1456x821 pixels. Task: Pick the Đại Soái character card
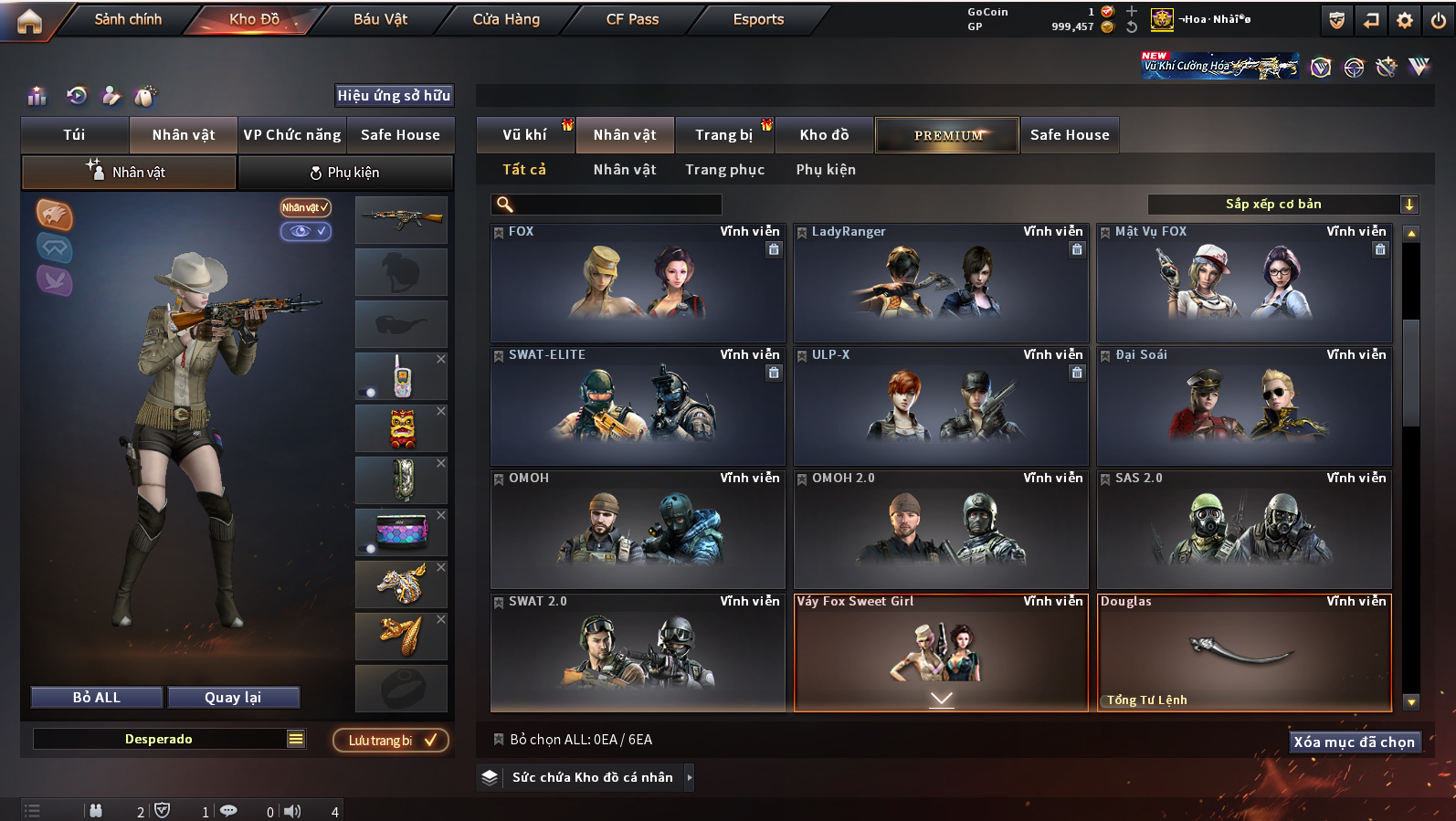tap(1244, 406)
